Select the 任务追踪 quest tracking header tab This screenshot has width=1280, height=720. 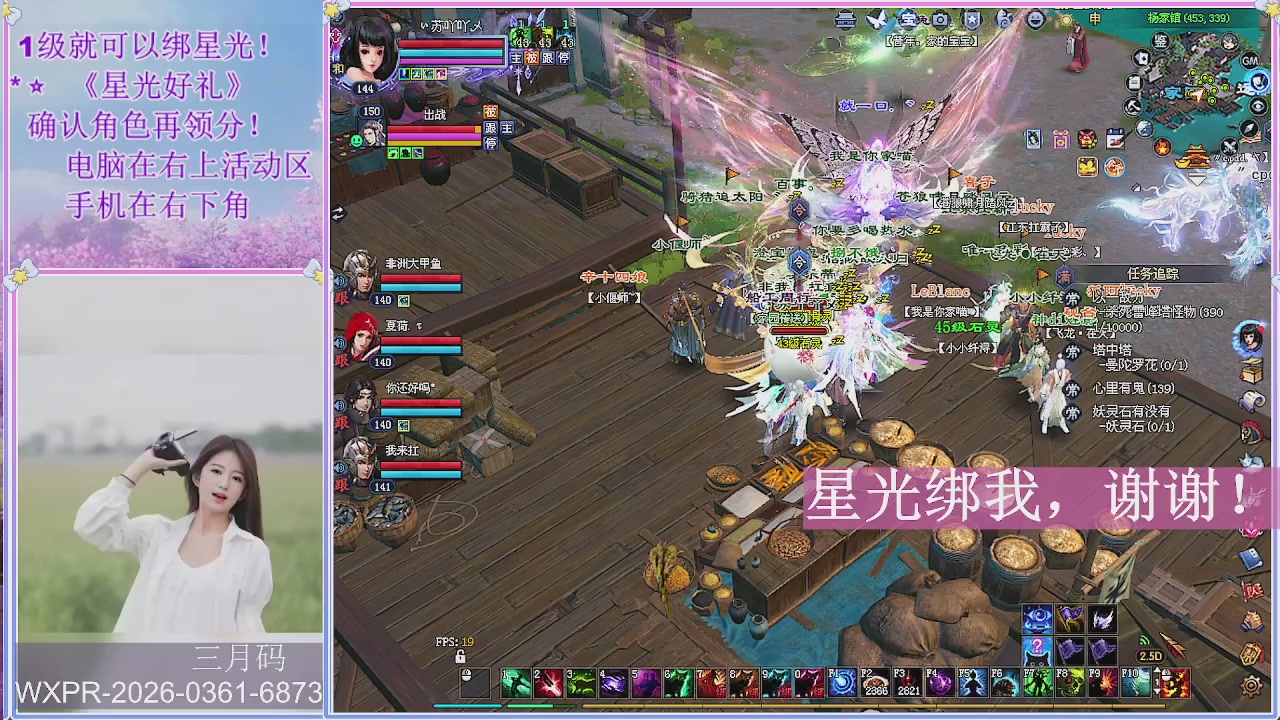pyautogui.click(x=1153, y=274)
